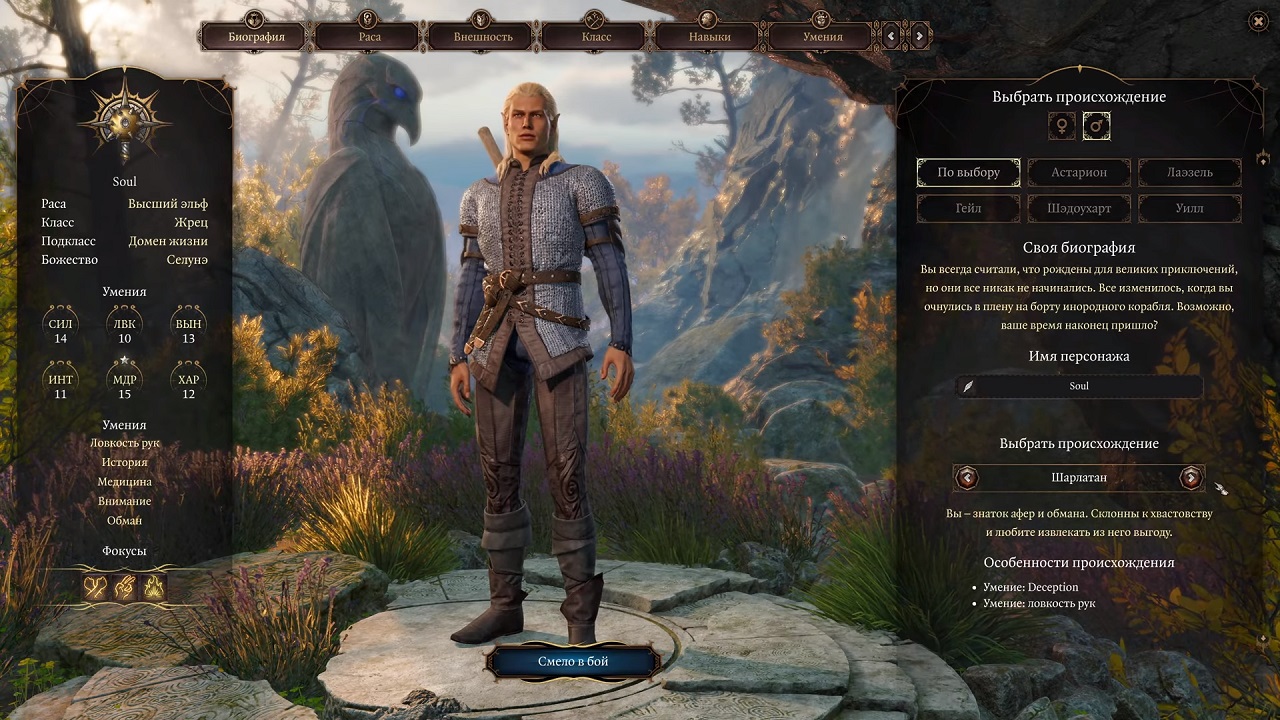Choose the male body type icon
This screenshot has width=1280, height=720.
1096,126
